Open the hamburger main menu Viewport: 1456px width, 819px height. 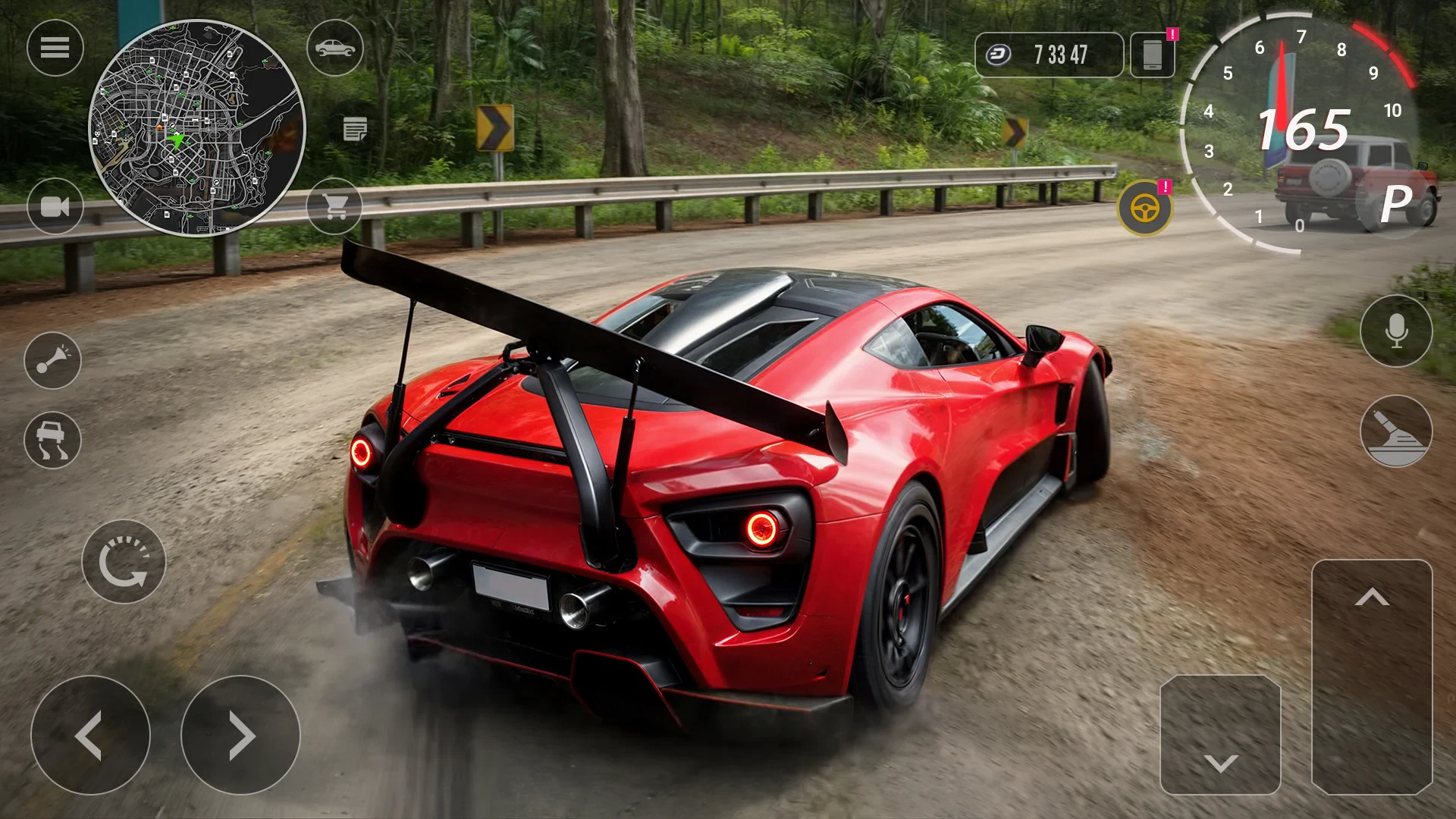click(x=55, y=48)
